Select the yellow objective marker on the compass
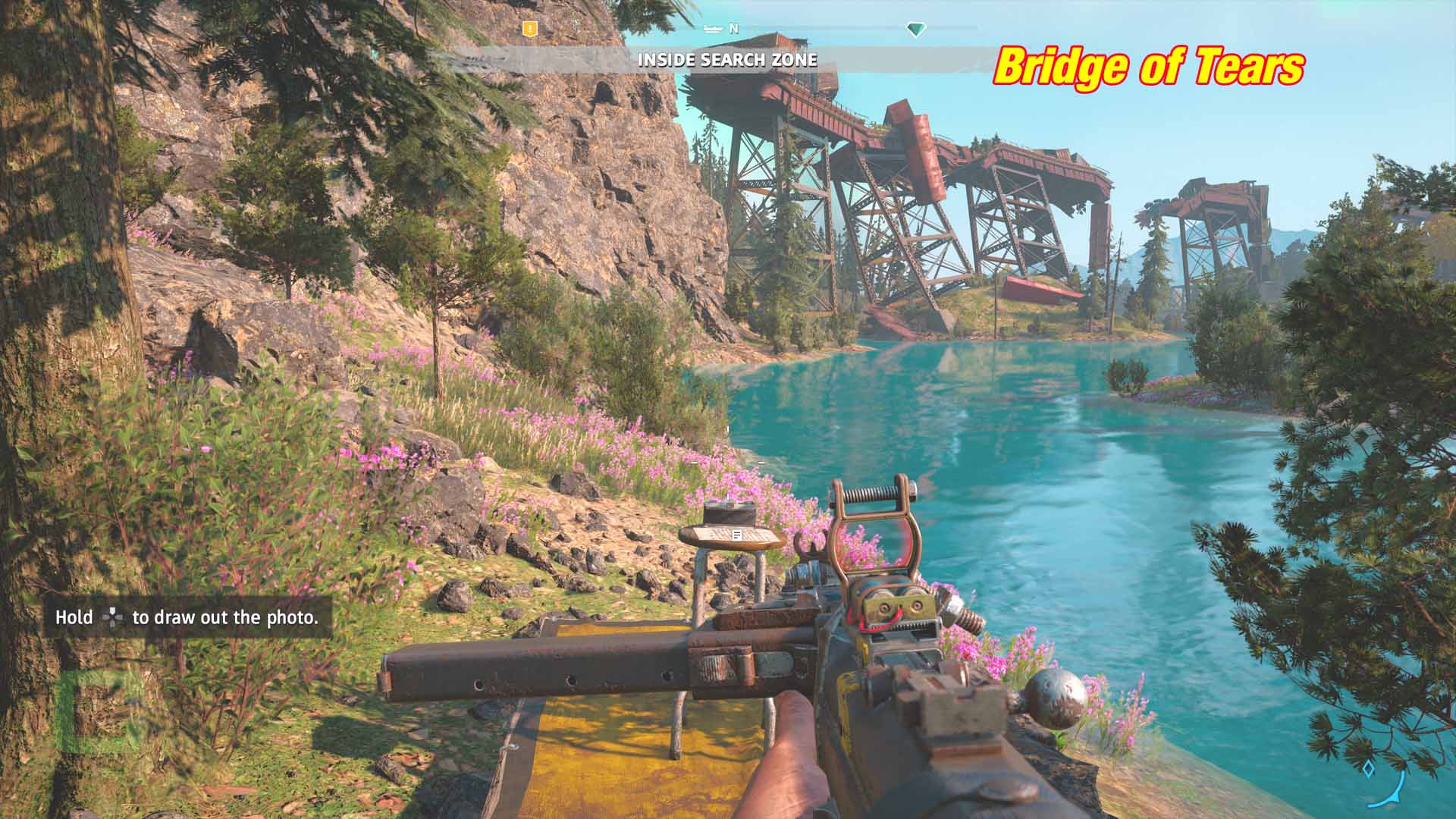 530,29
